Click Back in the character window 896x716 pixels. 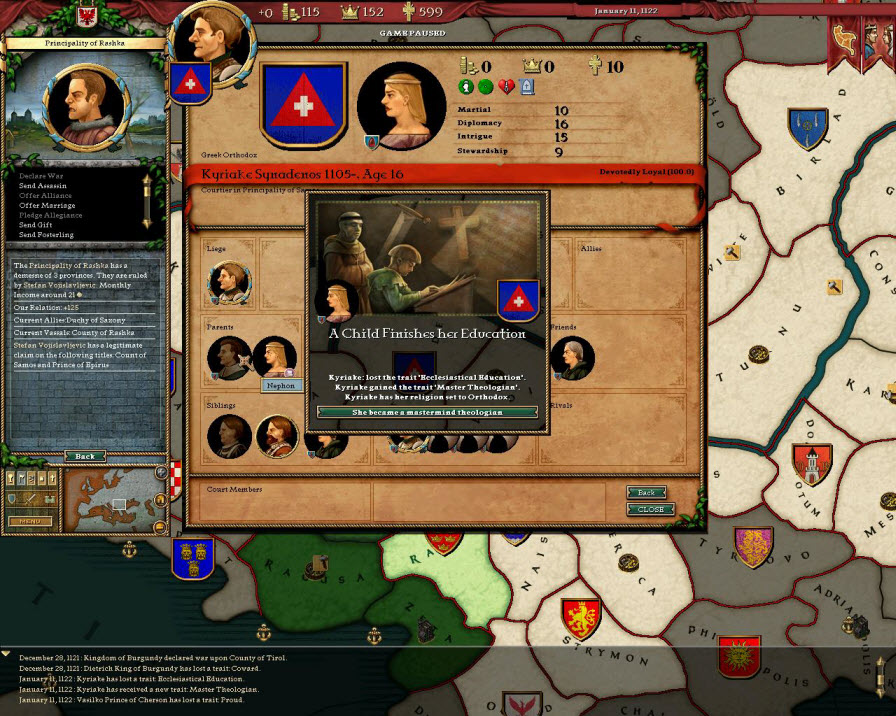point(647,493)
